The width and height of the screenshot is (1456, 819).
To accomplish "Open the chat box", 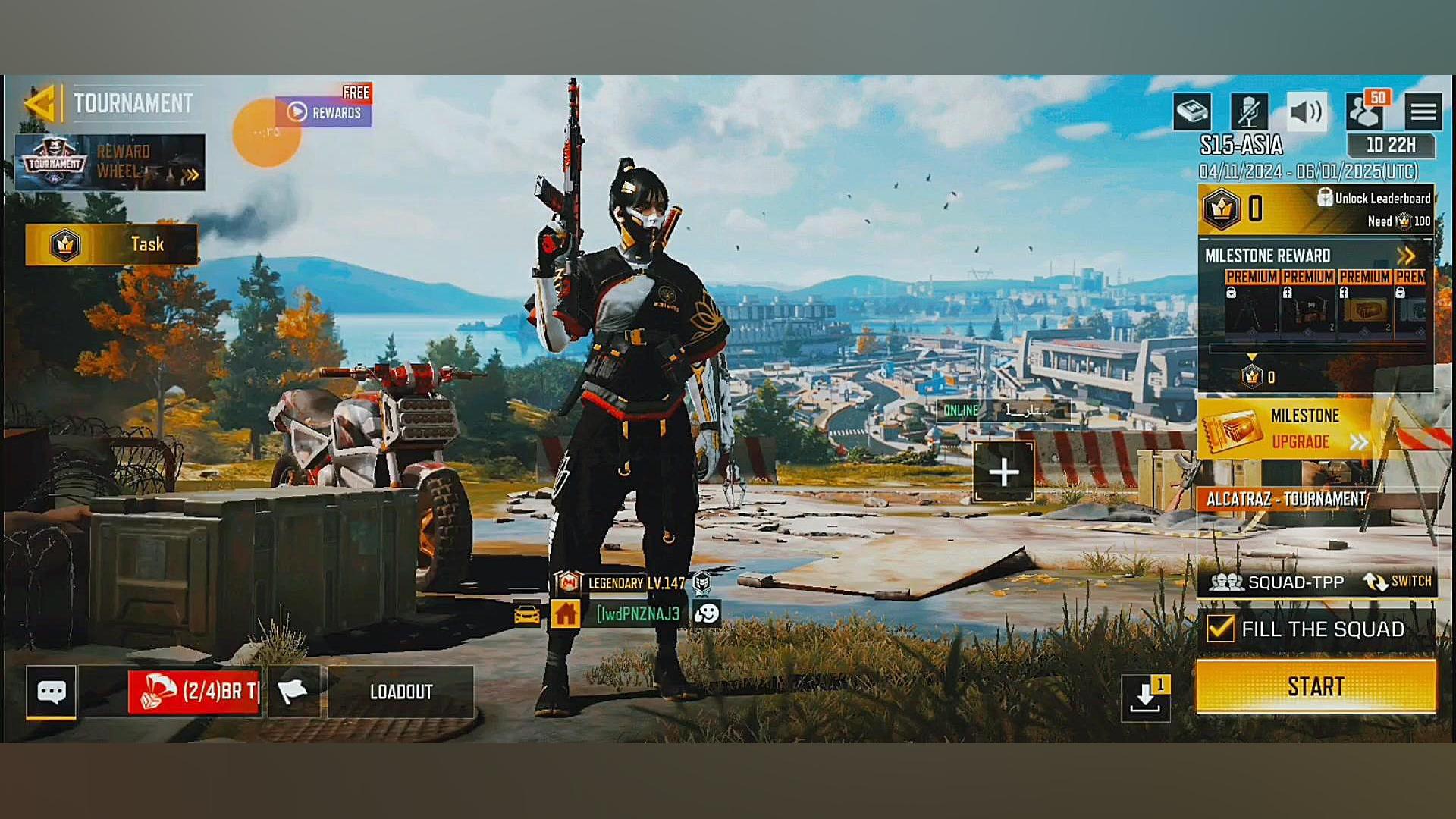I will tap(52, 692).
